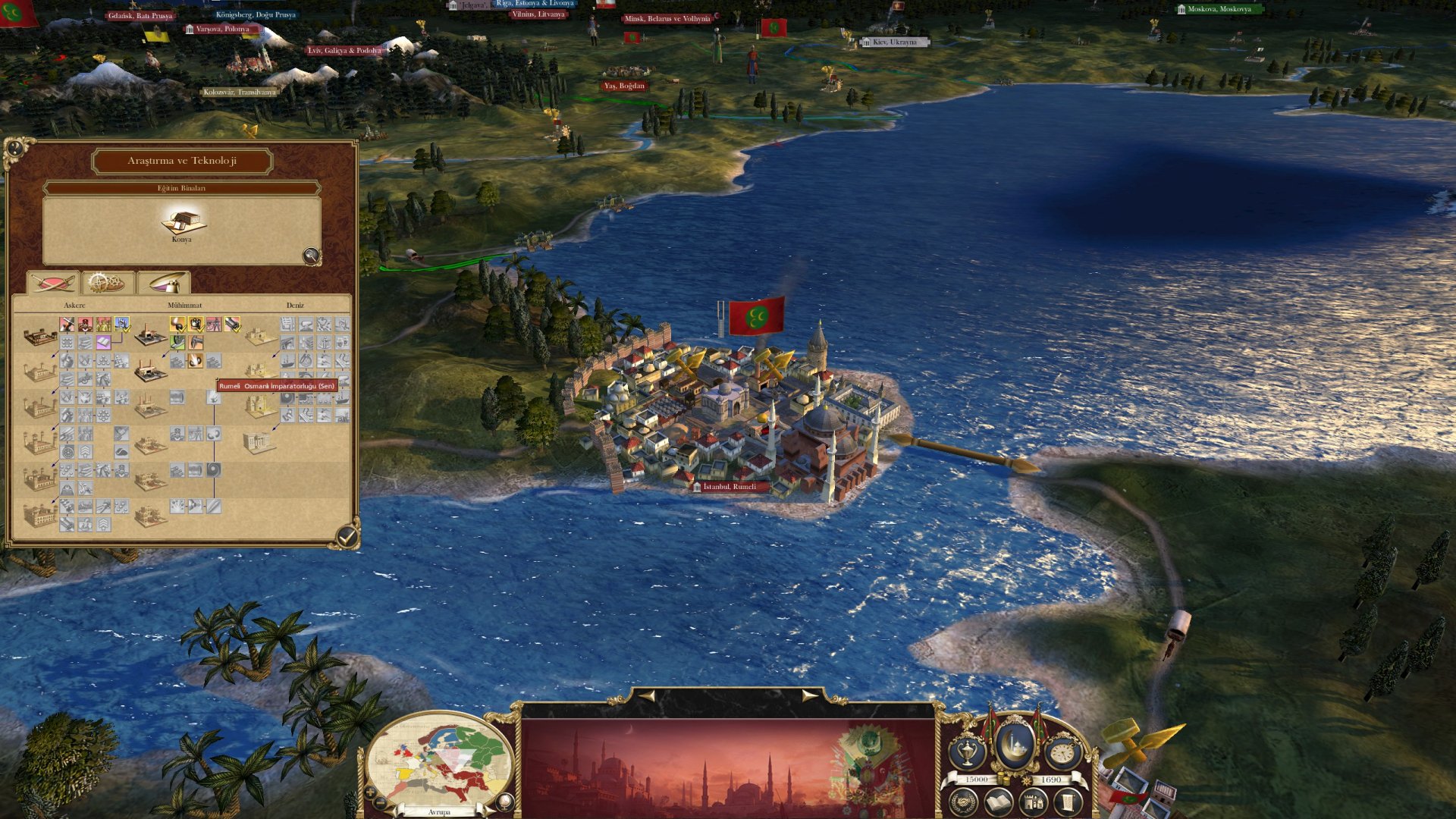Open the globe theatre view button
This screenshot has height=819, width=1456.
click(504, 801)
